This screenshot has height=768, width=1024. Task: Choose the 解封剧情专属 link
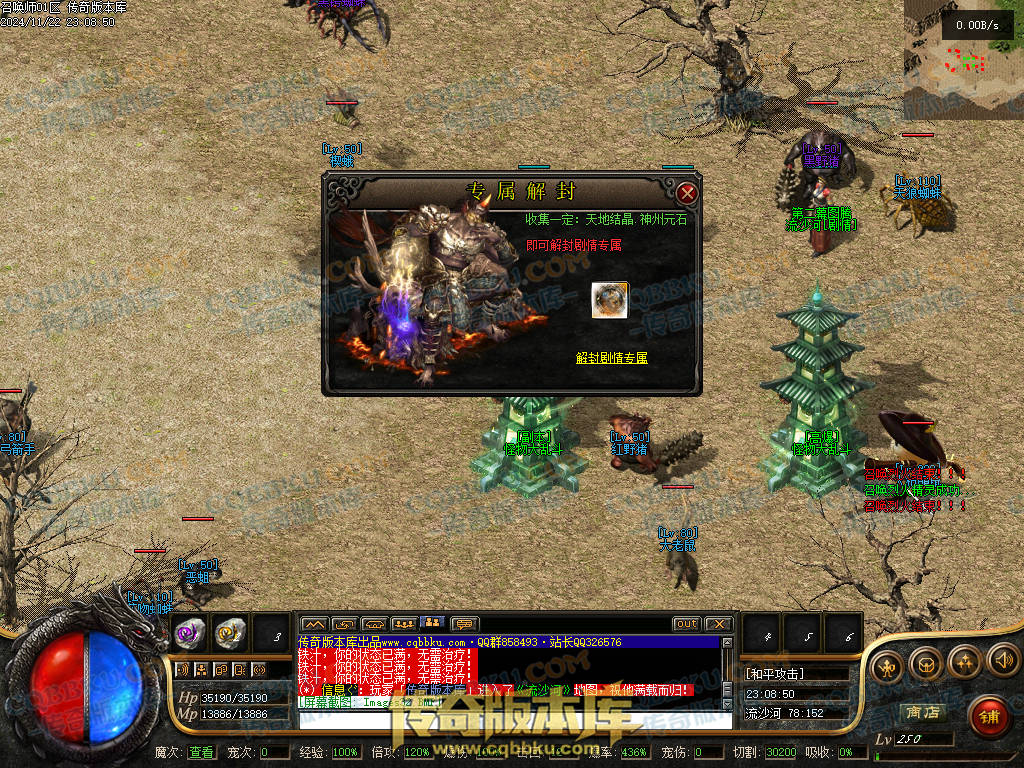(611, 357)
